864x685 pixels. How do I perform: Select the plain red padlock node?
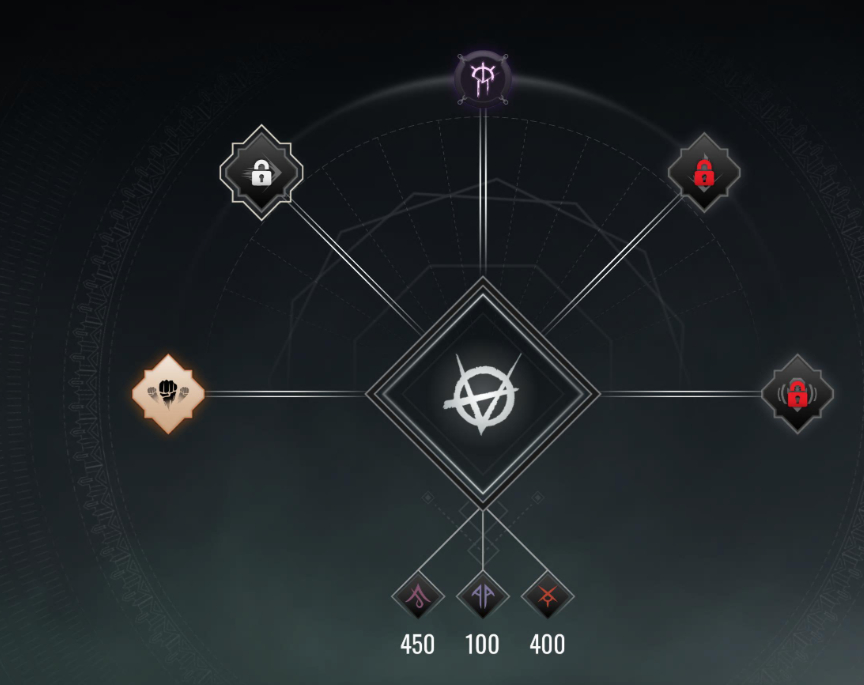click(704, 173)
